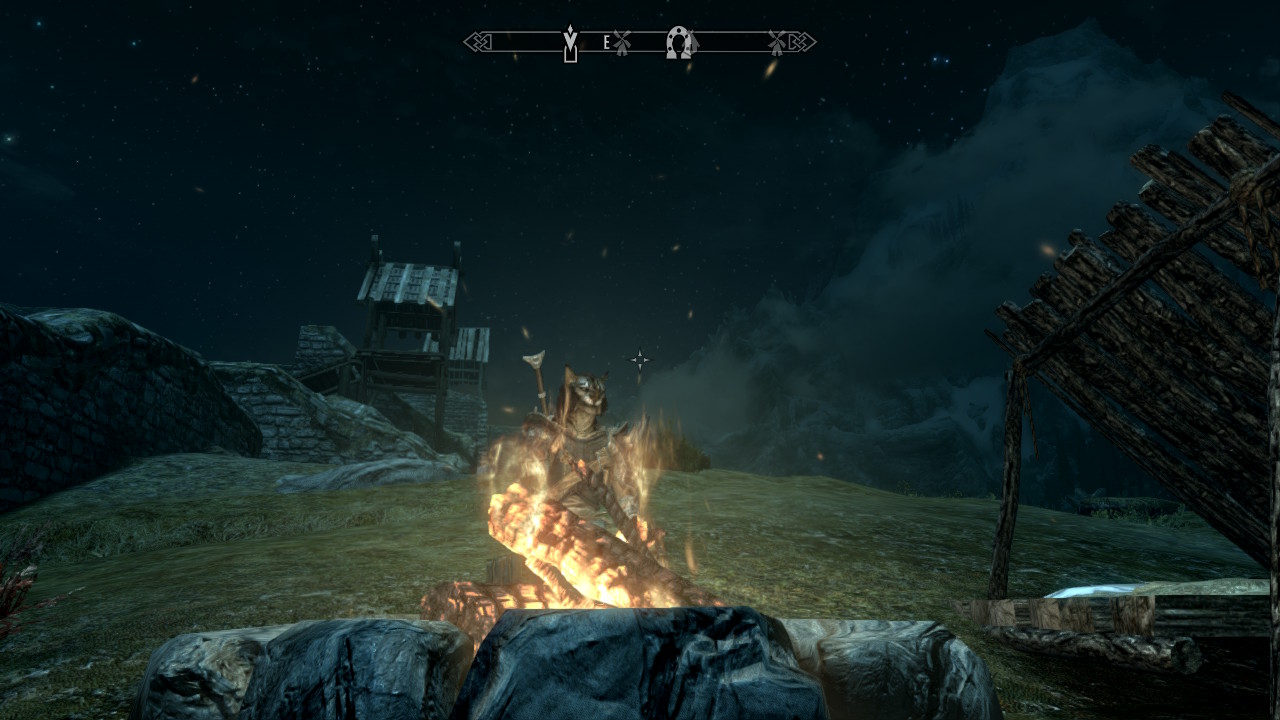Viewport: 1280px width, 720px height.
Task: Select the windmill marker near compass right end
Action: [x=777, y=42]
